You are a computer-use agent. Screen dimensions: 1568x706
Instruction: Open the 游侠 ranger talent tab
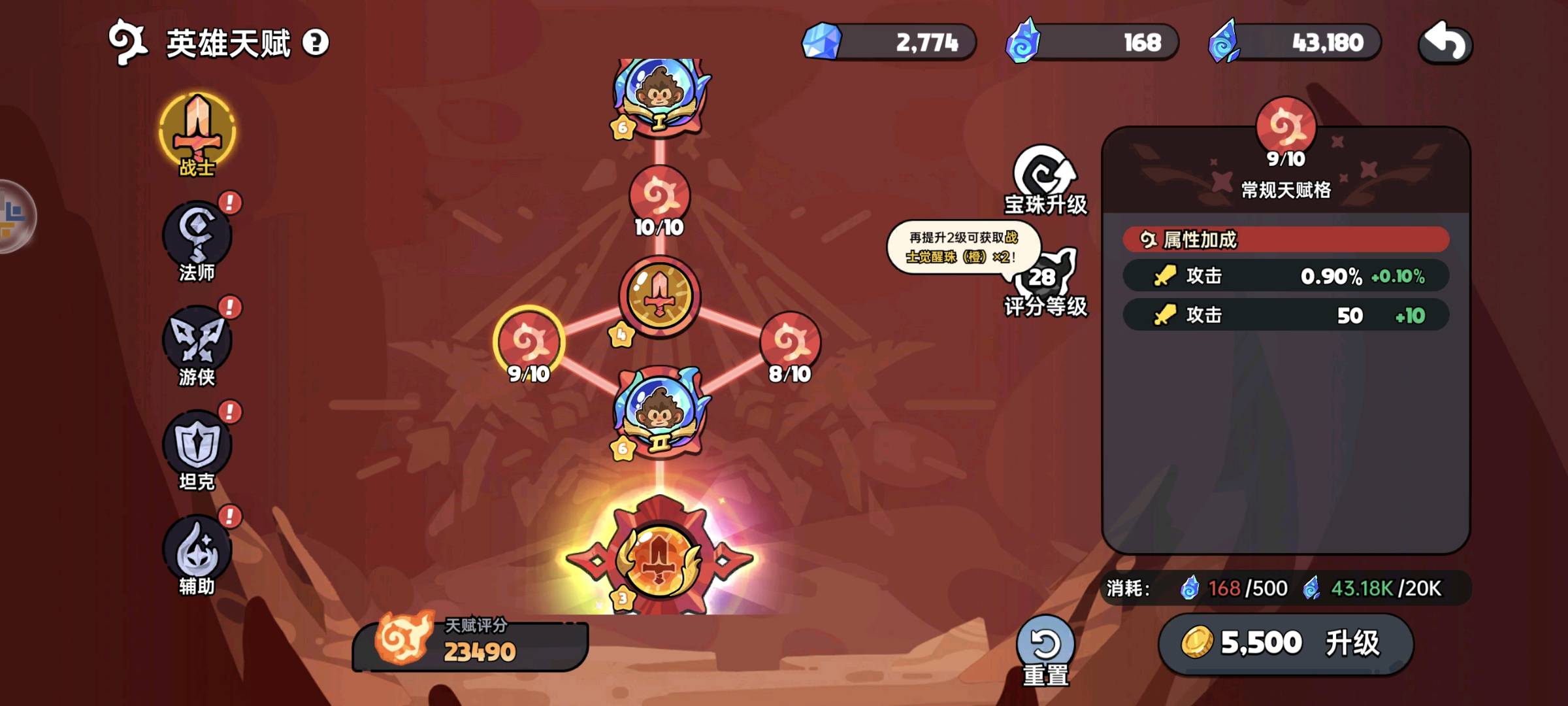(x=197, y=344)
